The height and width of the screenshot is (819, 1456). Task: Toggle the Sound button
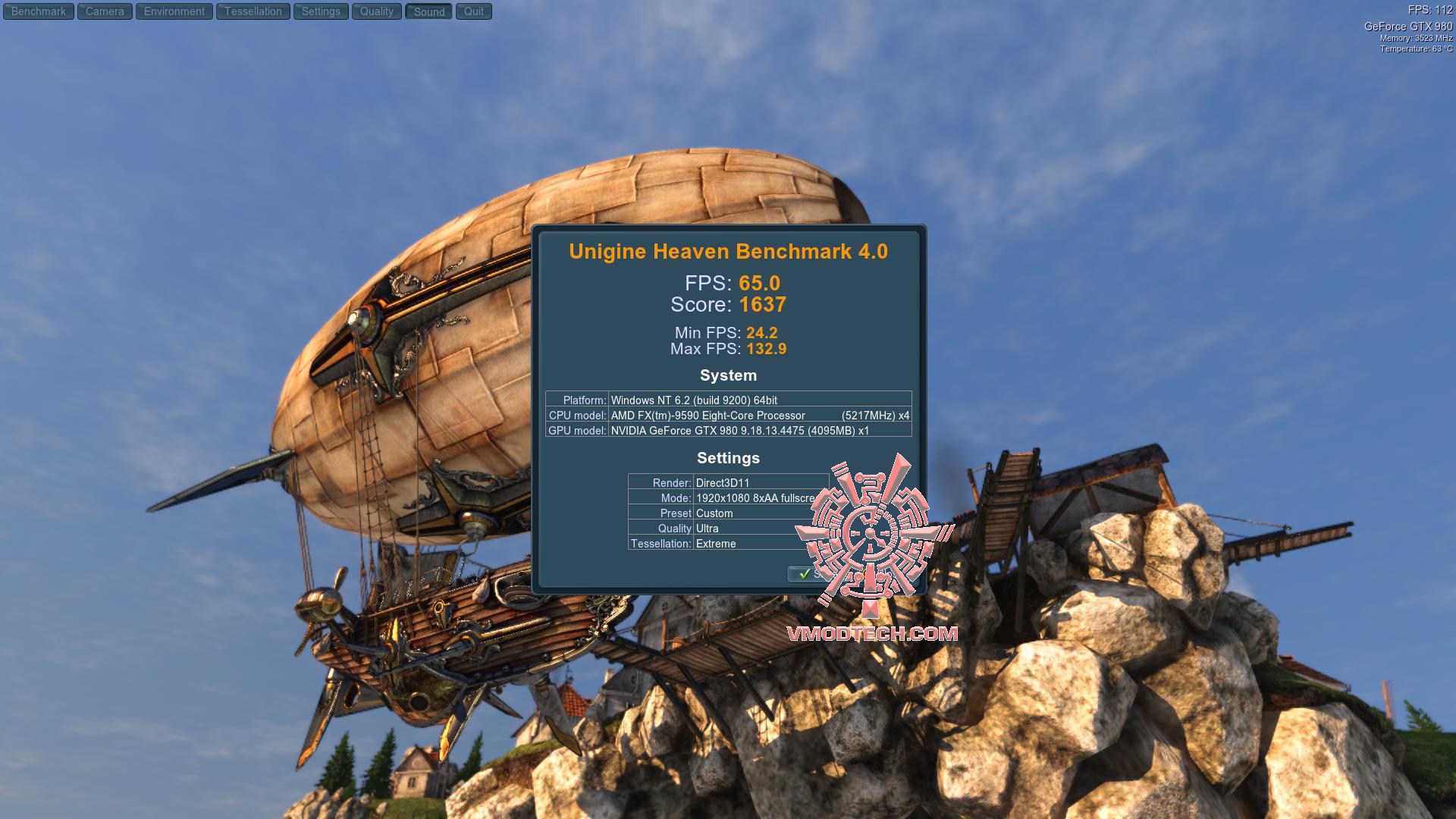[x=429, y=11]
